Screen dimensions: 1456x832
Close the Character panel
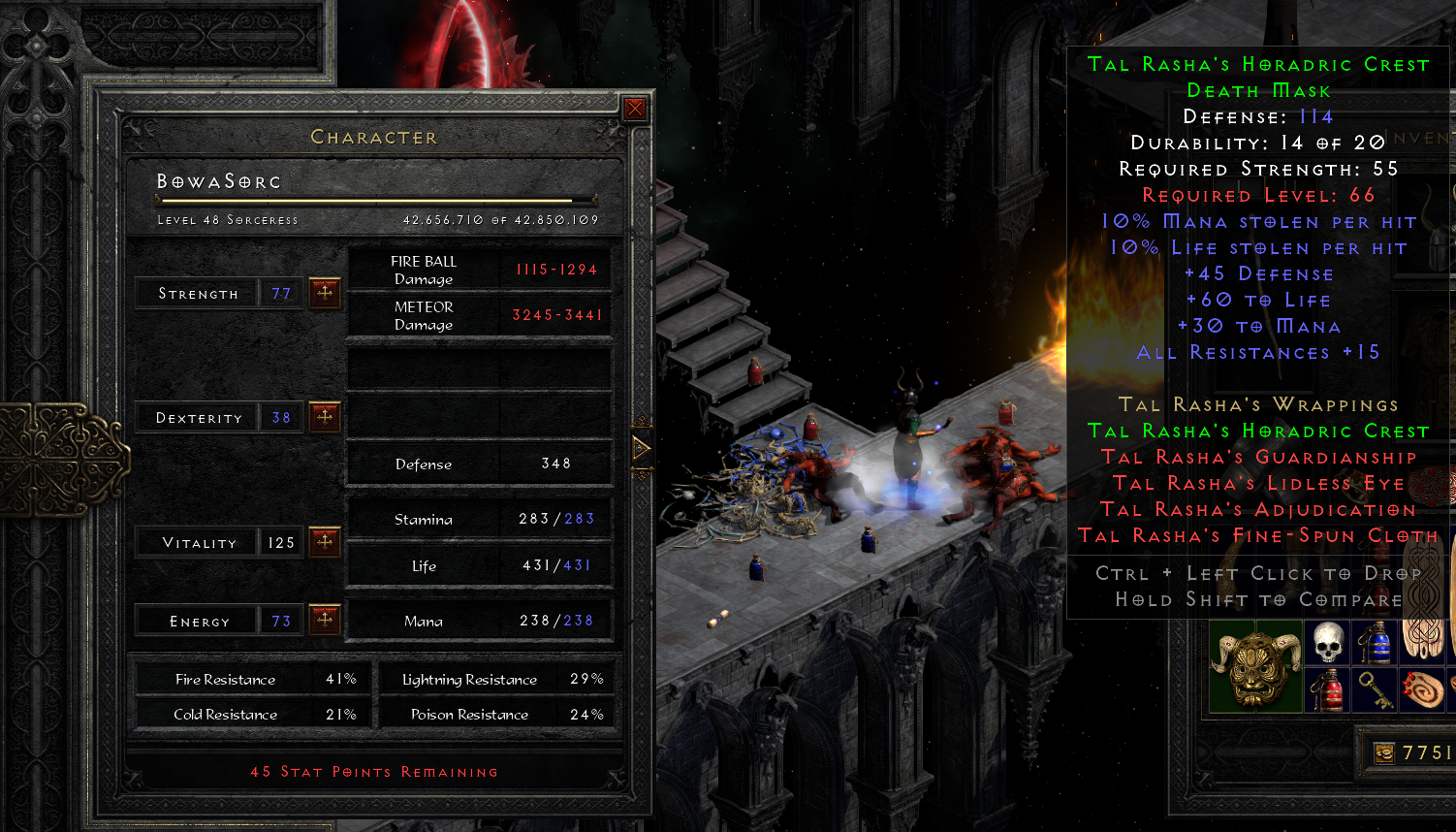point(635,109)
